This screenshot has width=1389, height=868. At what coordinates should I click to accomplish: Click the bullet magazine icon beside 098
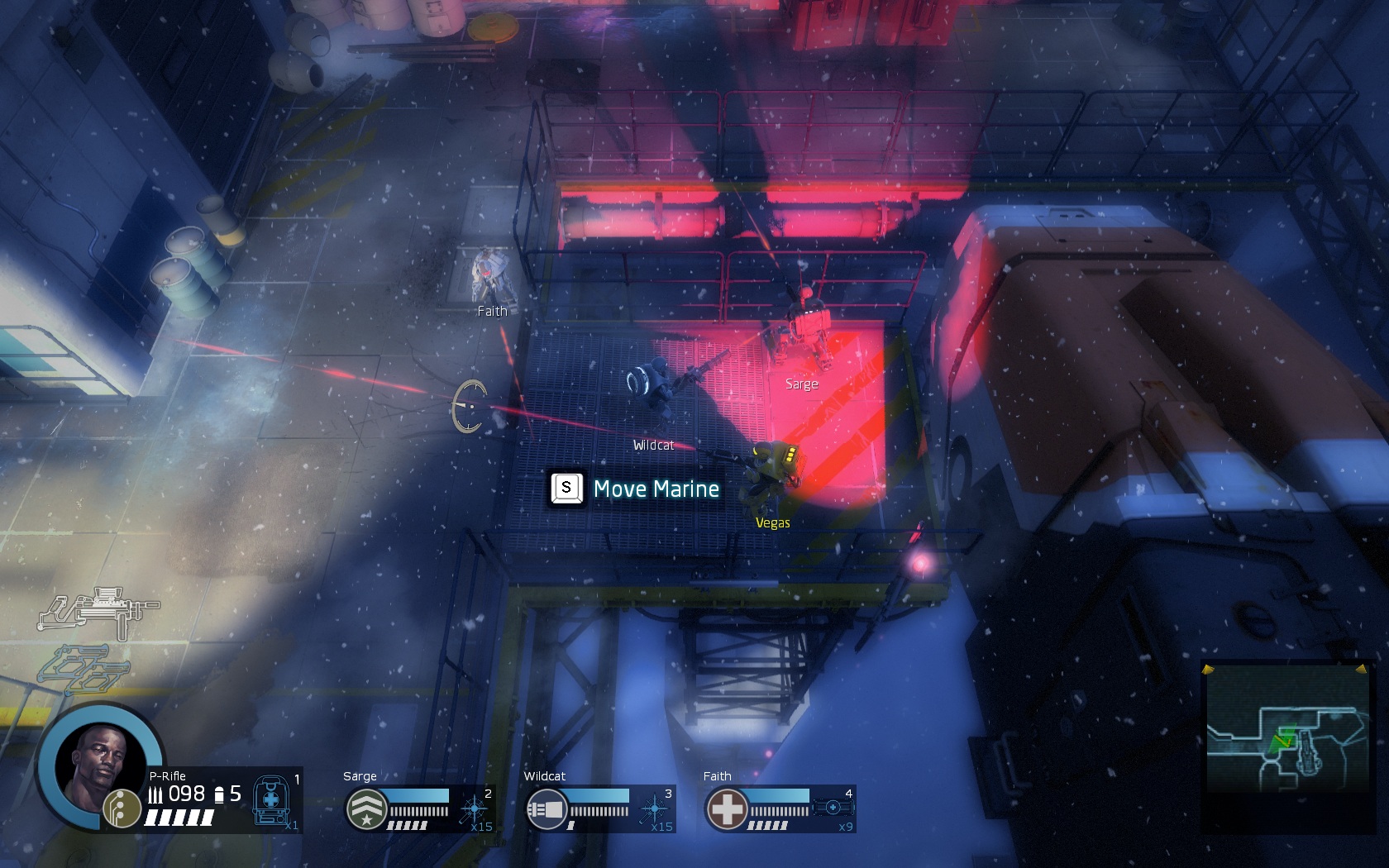click(156, 794)
